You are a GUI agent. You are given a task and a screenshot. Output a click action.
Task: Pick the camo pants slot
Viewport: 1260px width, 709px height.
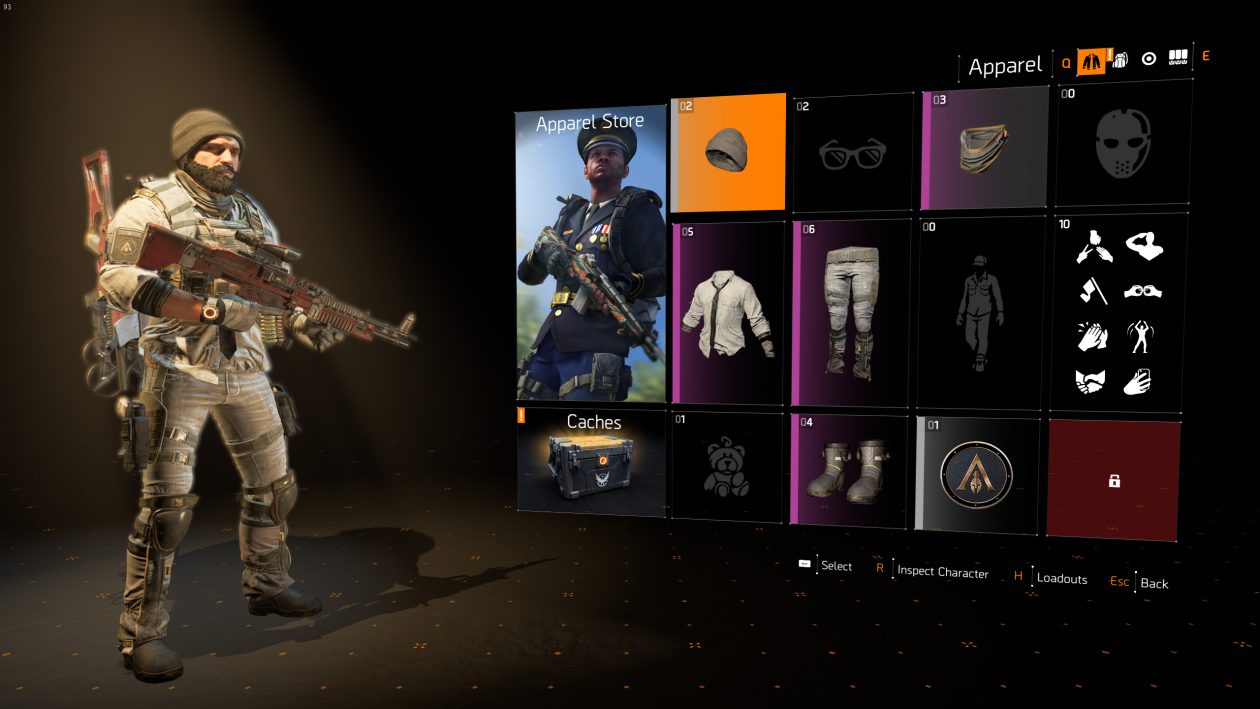point(852,312)
